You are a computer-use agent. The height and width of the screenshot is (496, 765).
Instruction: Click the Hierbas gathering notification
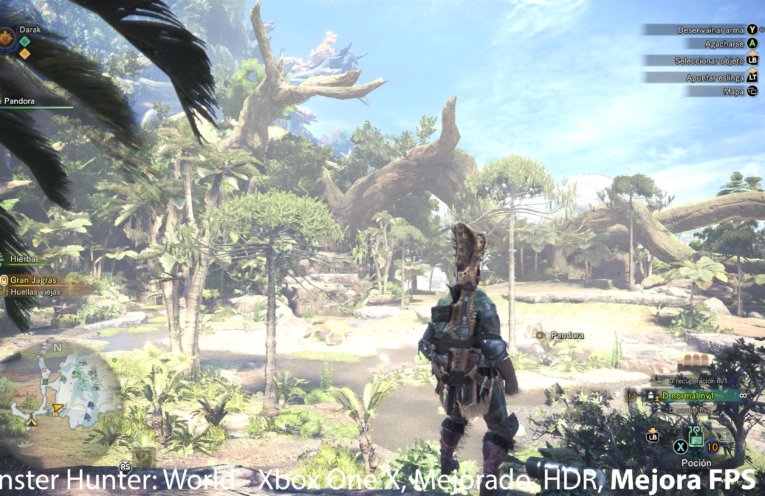point(22,258)
